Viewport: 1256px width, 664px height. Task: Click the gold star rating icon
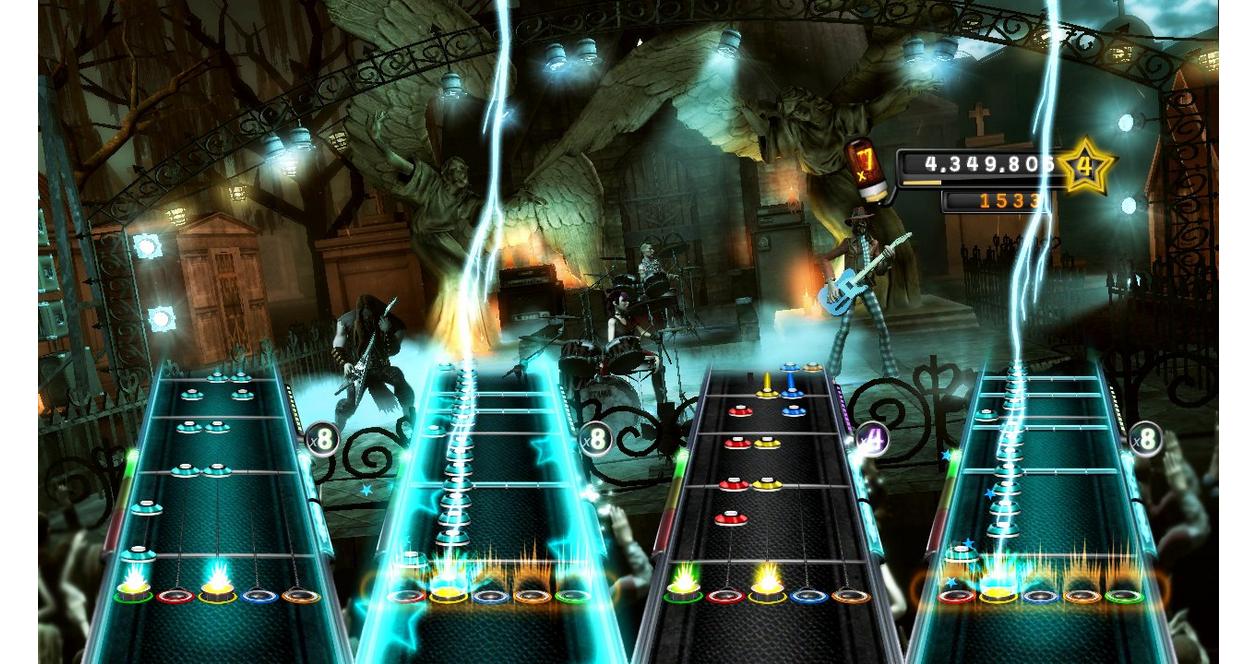(x=1085, y=166)
